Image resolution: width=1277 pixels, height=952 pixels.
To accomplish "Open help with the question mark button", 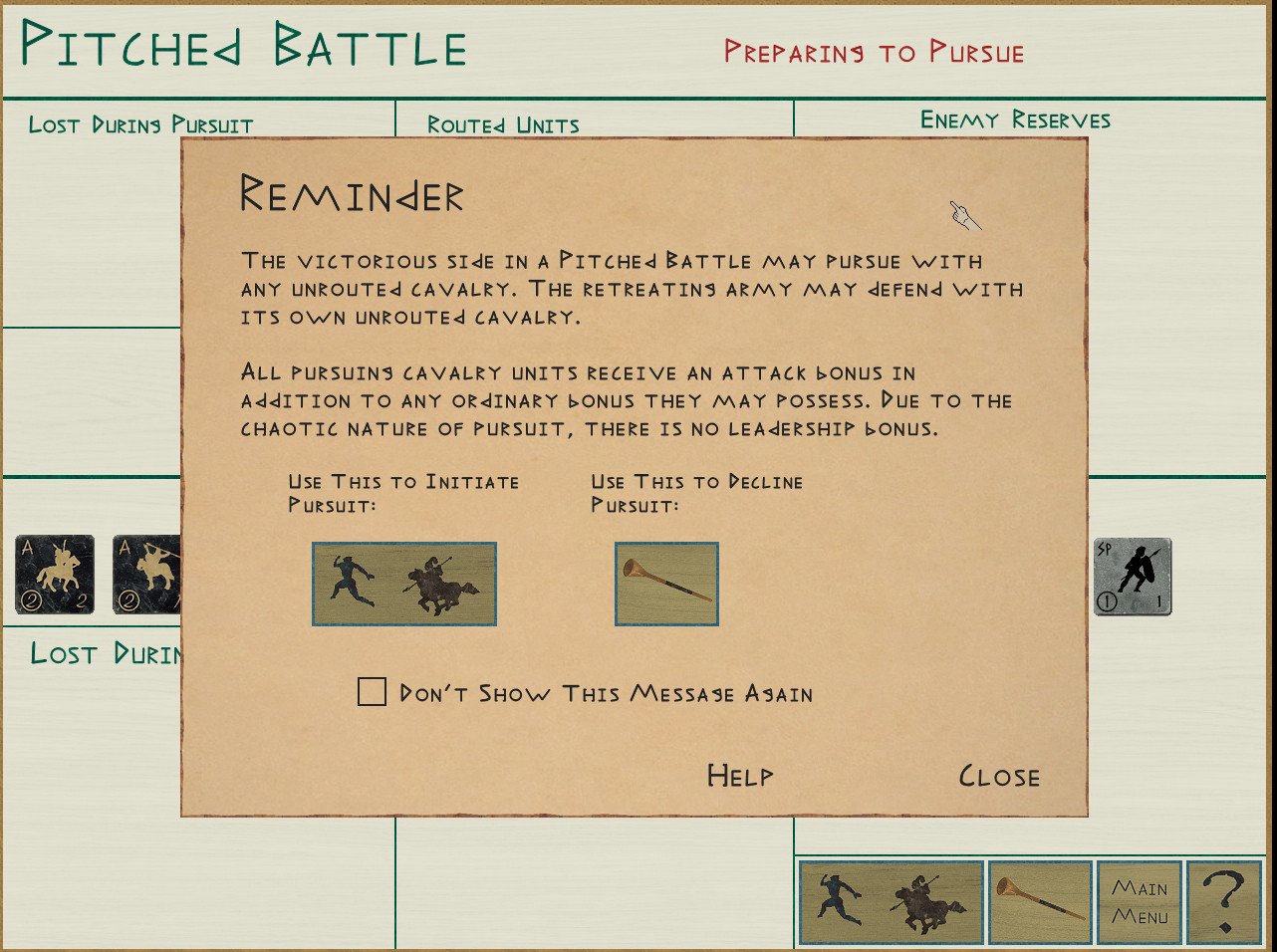I will (x=1224, y=903).
